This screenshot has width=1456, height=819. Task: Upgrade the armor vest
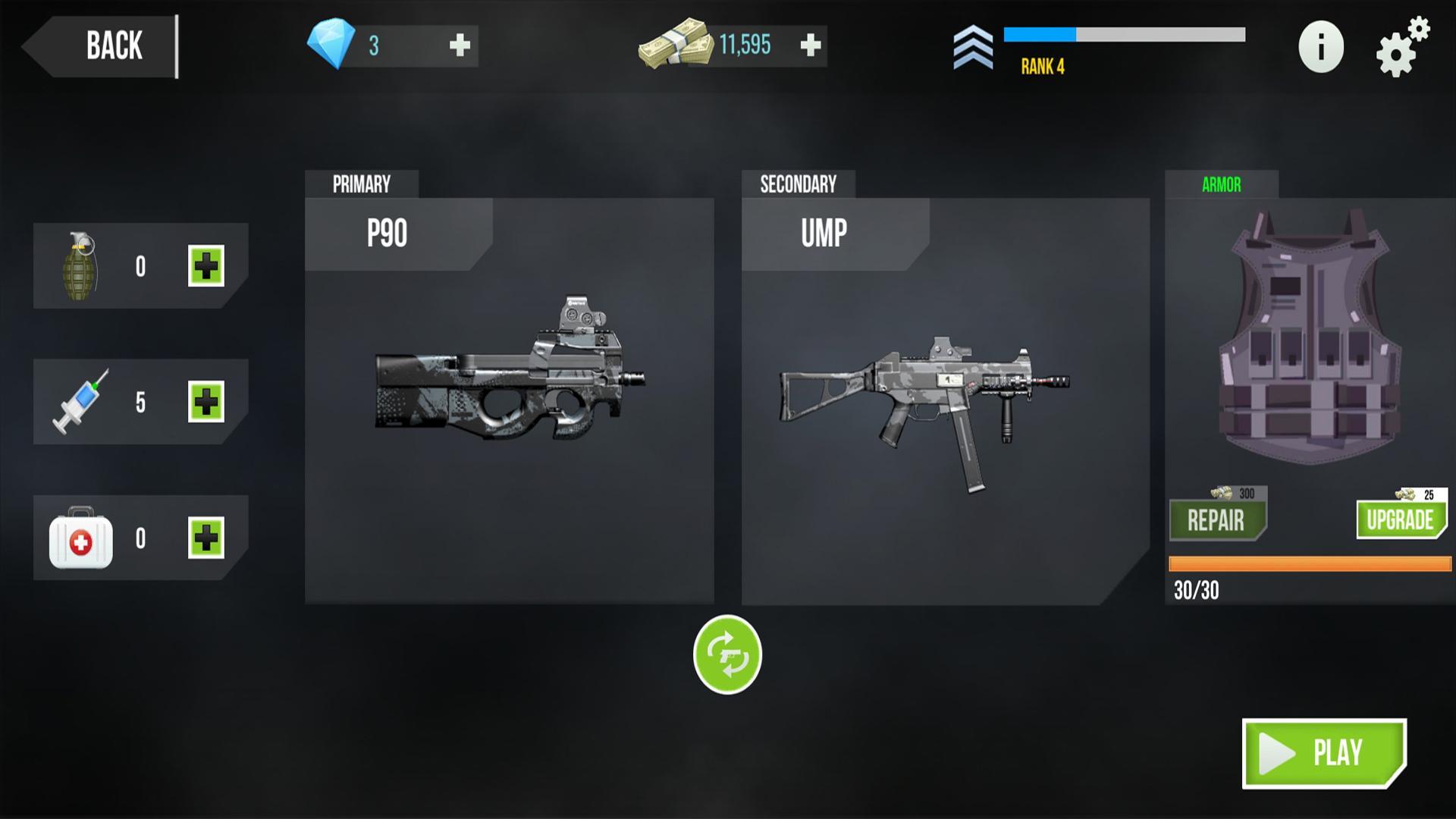1400,519
